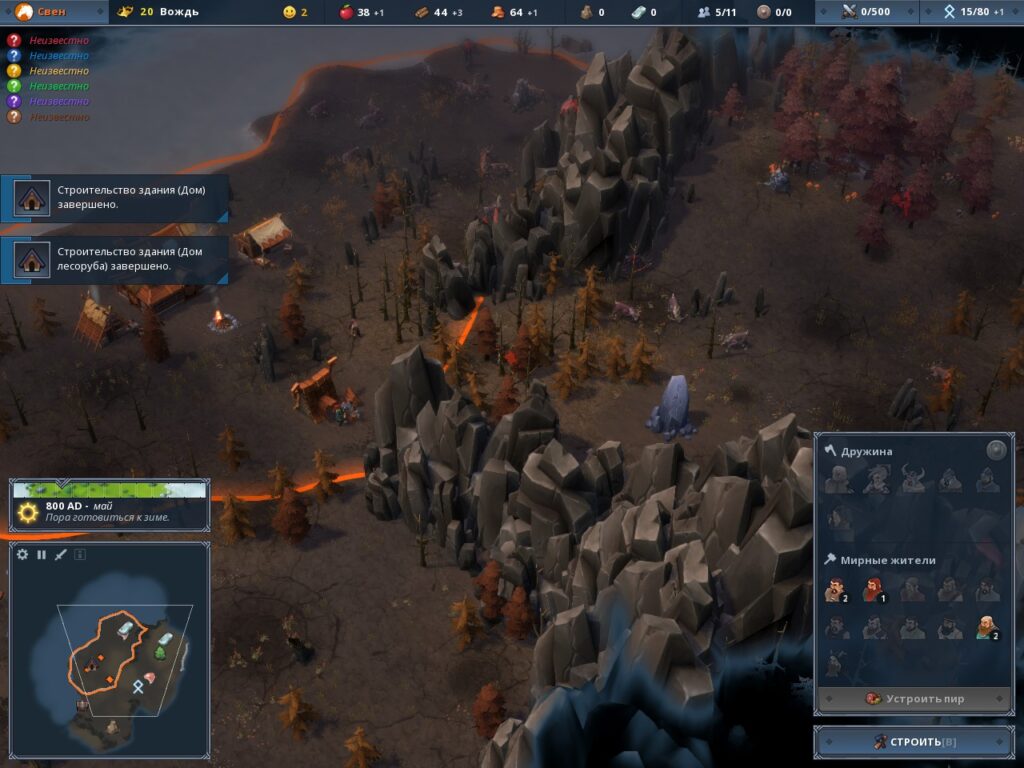Open the Build menu (Строить)
1024x768 pixels.
click(914, 741)
